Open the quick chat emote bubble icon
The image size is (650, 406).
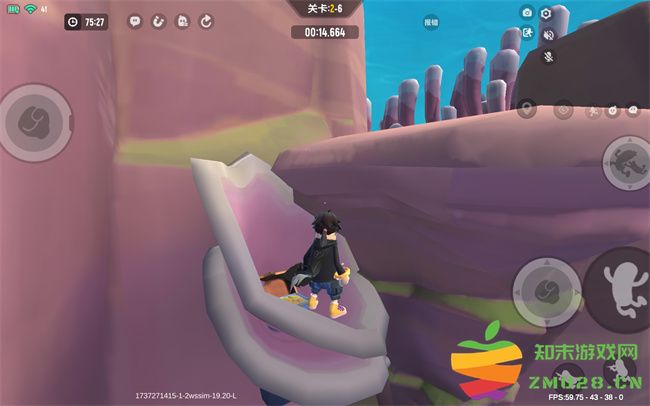coord(635,110)
